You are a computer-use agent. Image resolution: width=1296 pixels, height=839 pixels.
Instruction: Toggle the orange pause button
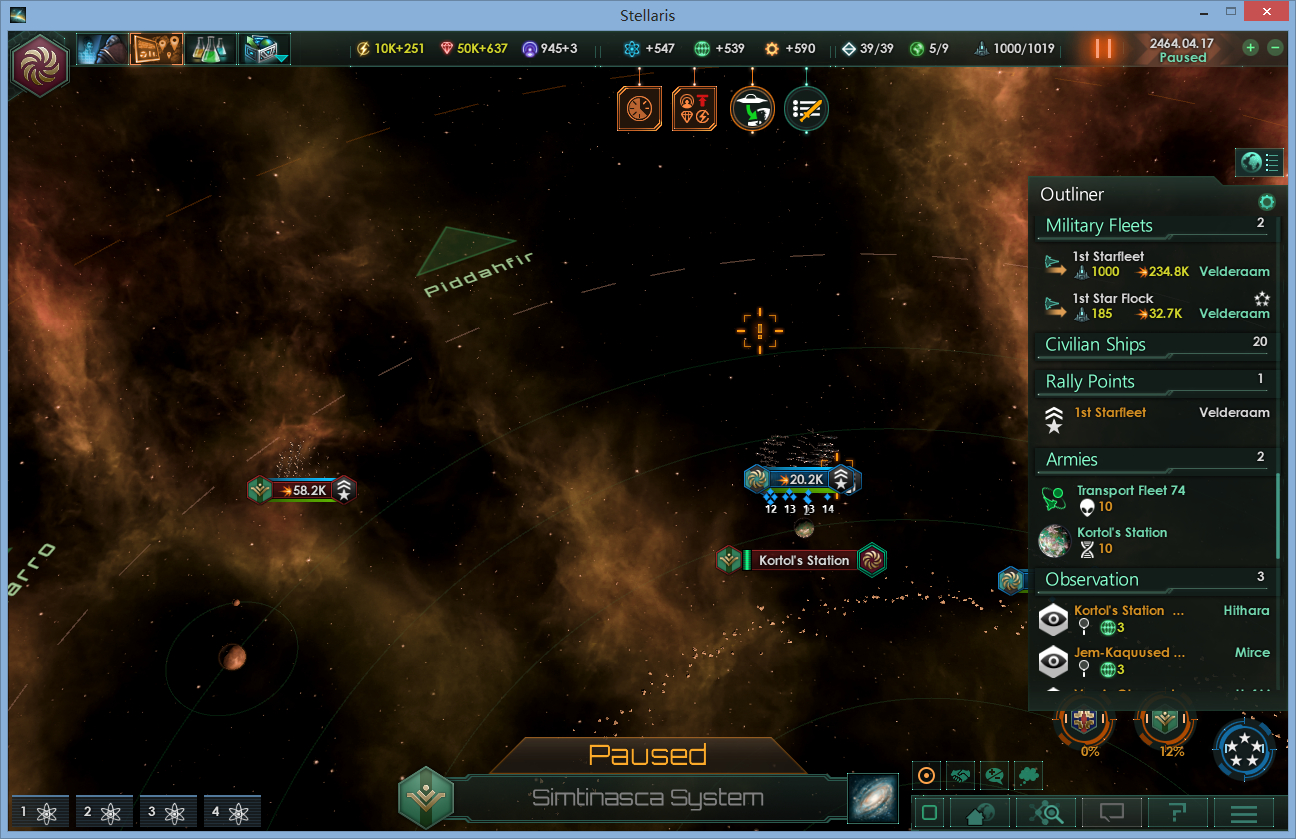1103,48
